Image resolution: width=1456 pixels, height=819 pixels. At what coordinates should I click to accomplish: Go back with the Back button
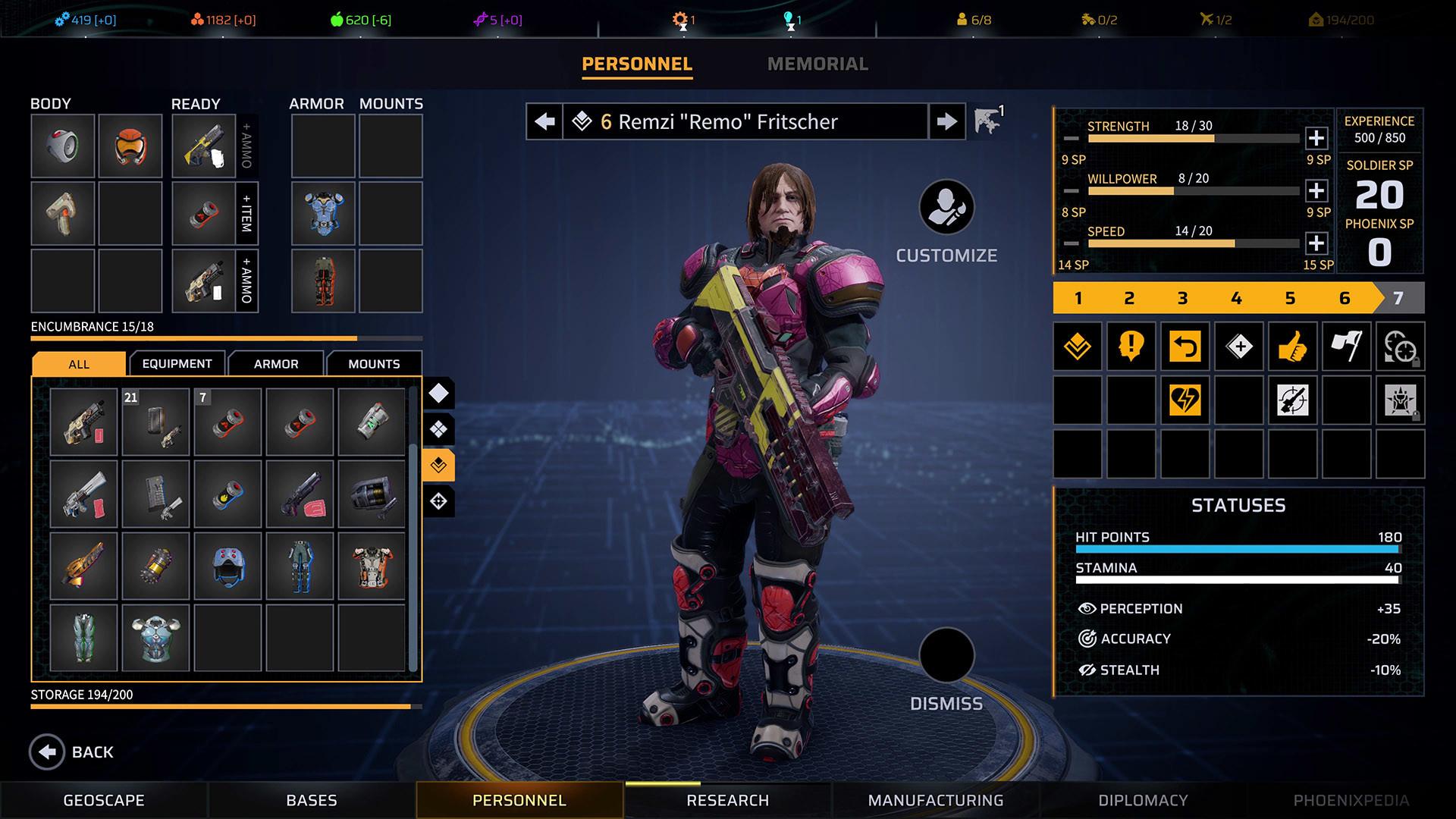click(x=72, y=752)
